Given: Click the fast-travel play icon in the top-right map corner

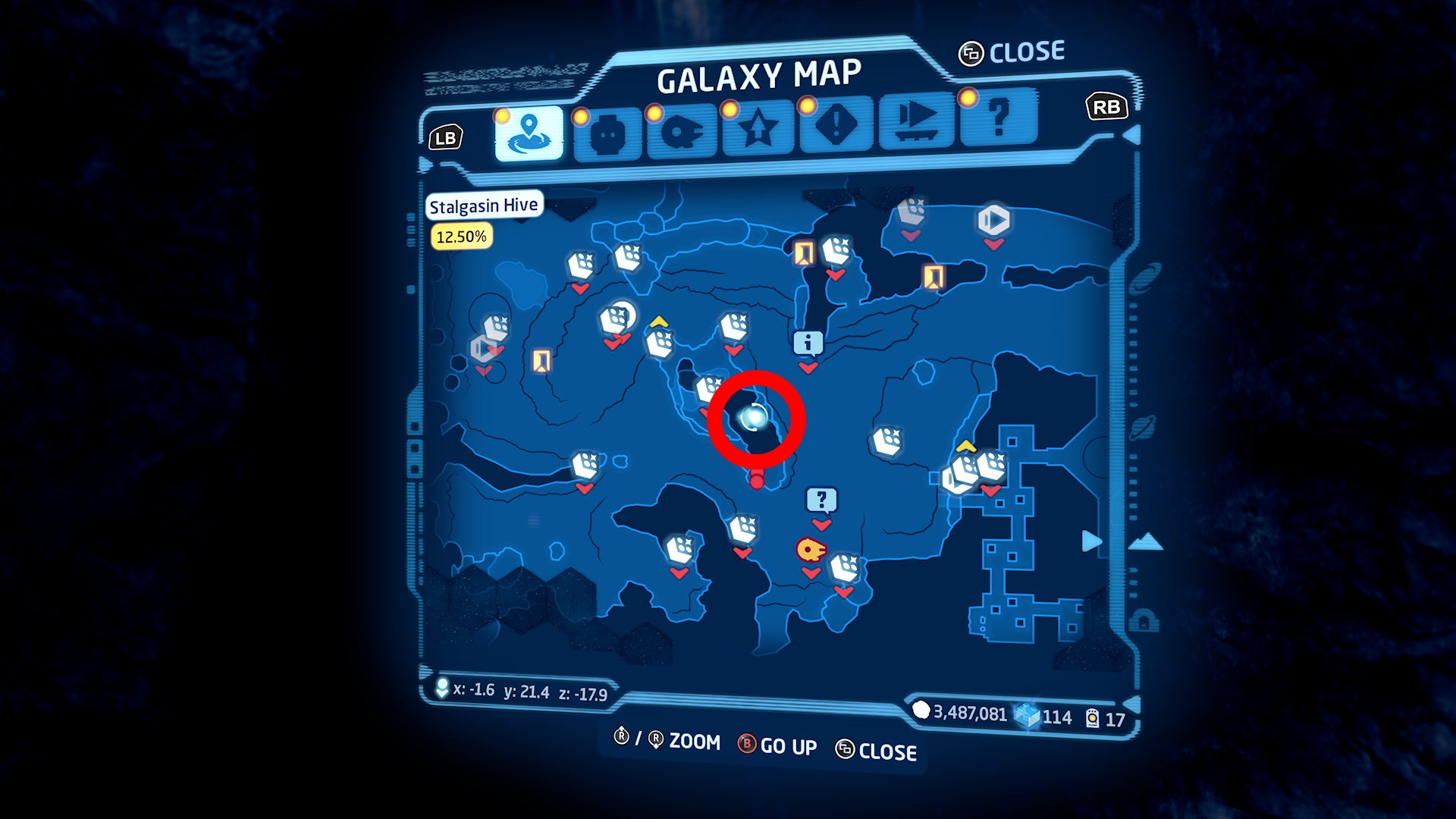Looking at the screenshot, I should pos(993,221).
